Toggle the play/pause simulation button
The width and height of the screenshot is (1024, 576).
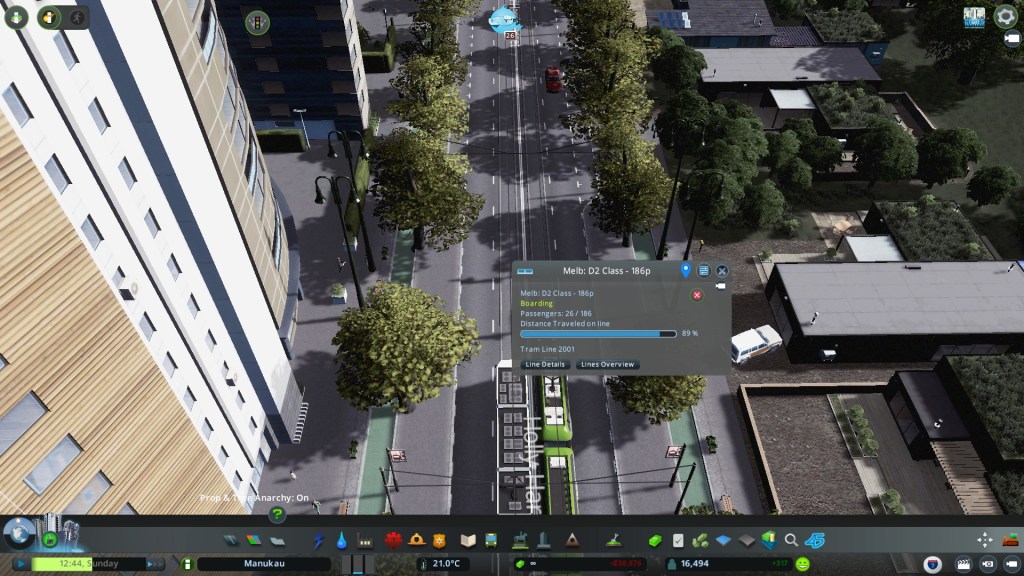tap(20, 564)
